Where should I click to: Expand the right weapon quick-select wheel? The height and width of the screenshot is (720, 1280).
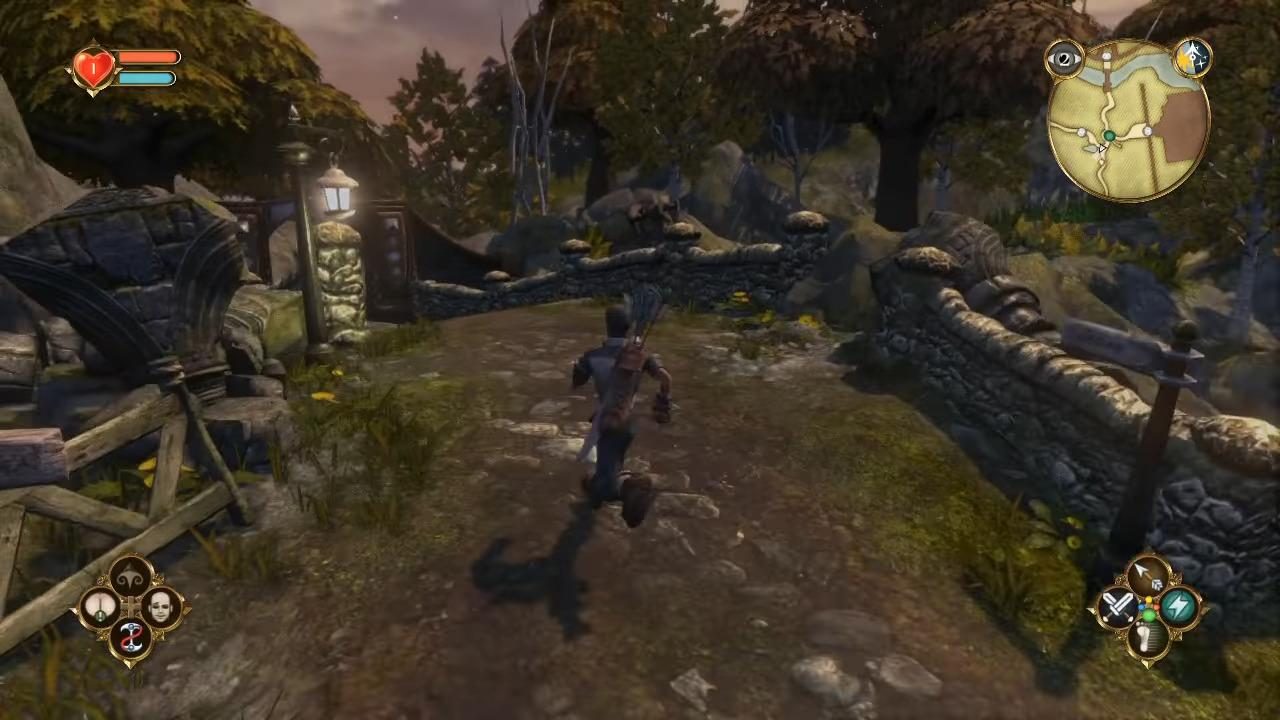[1148, 608]
